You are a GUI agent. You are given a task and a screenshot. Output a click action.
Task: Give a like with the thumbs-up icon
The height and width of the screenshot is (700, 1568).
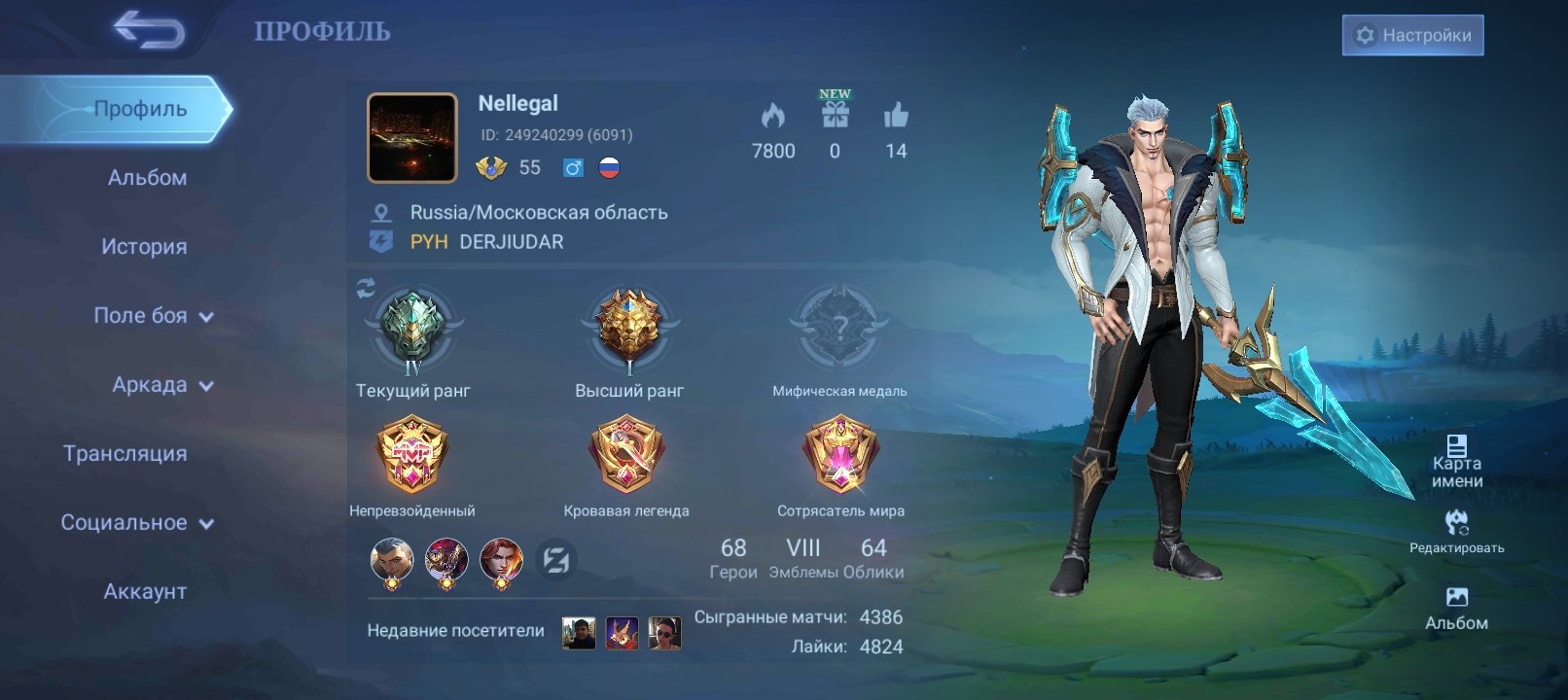coord(896,116)
